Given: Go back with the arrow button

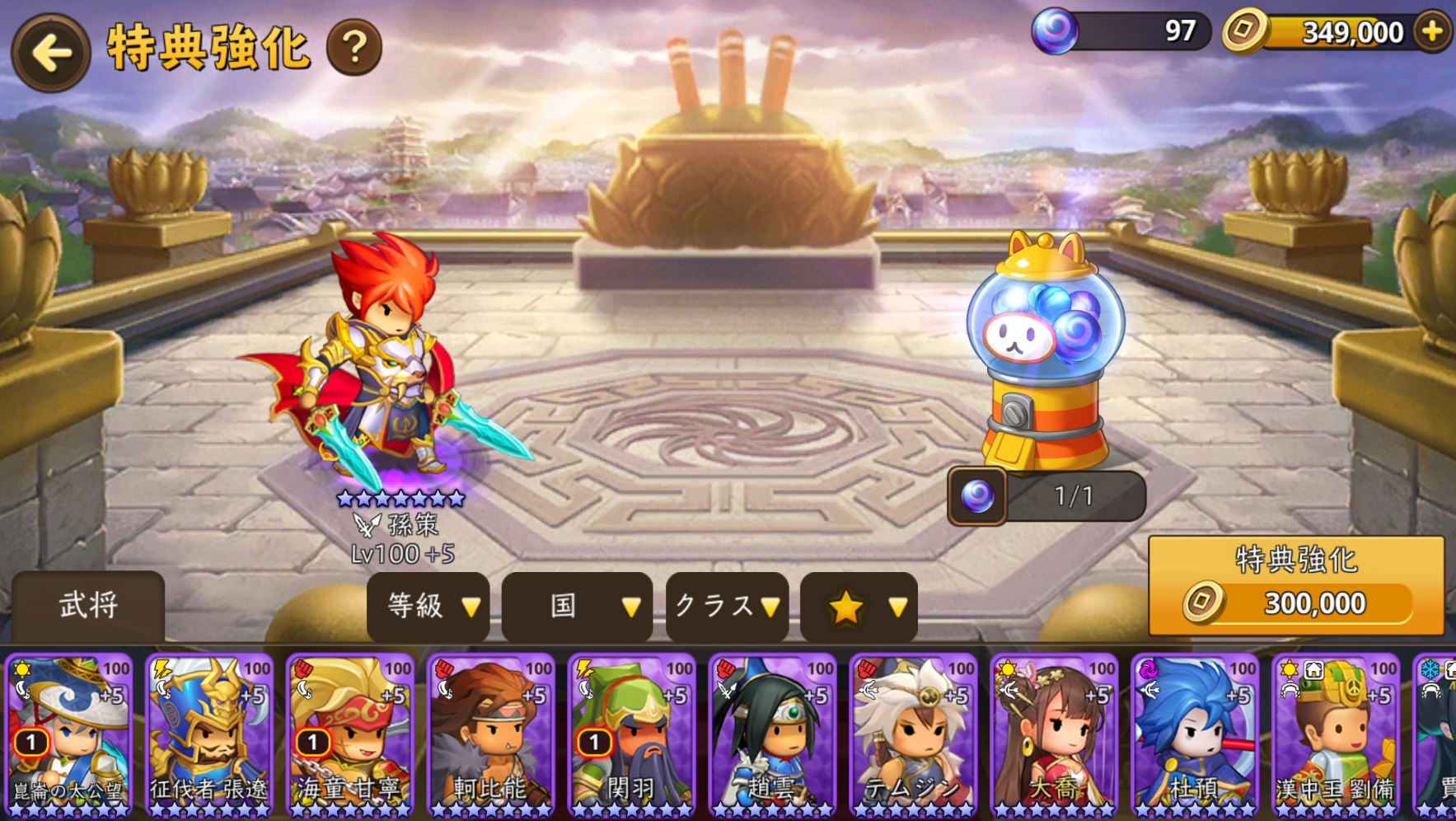Looking at the screenshot, I should [50, 53].
